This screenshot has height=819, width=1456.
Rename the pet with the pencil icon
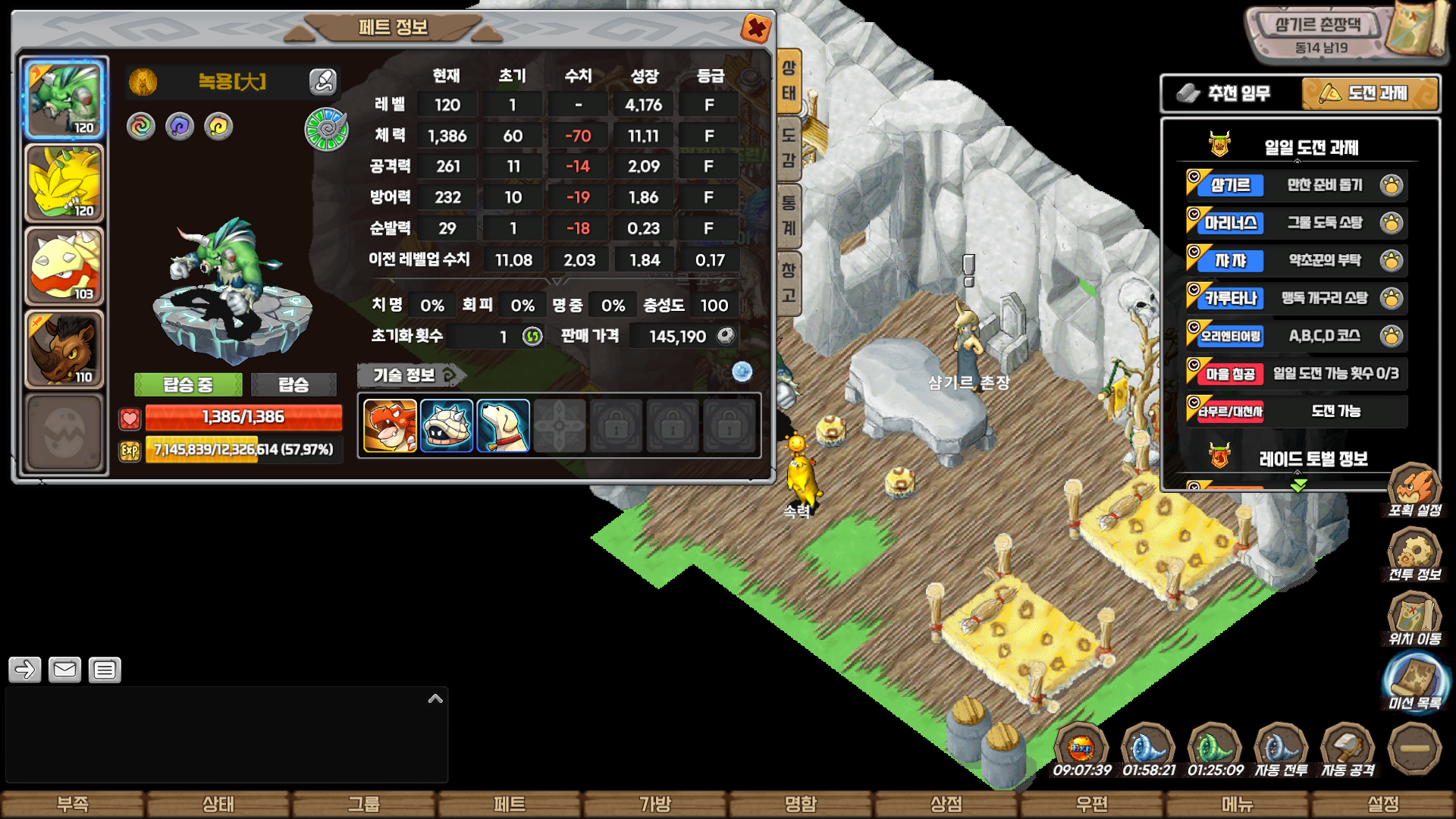[323, 81]
